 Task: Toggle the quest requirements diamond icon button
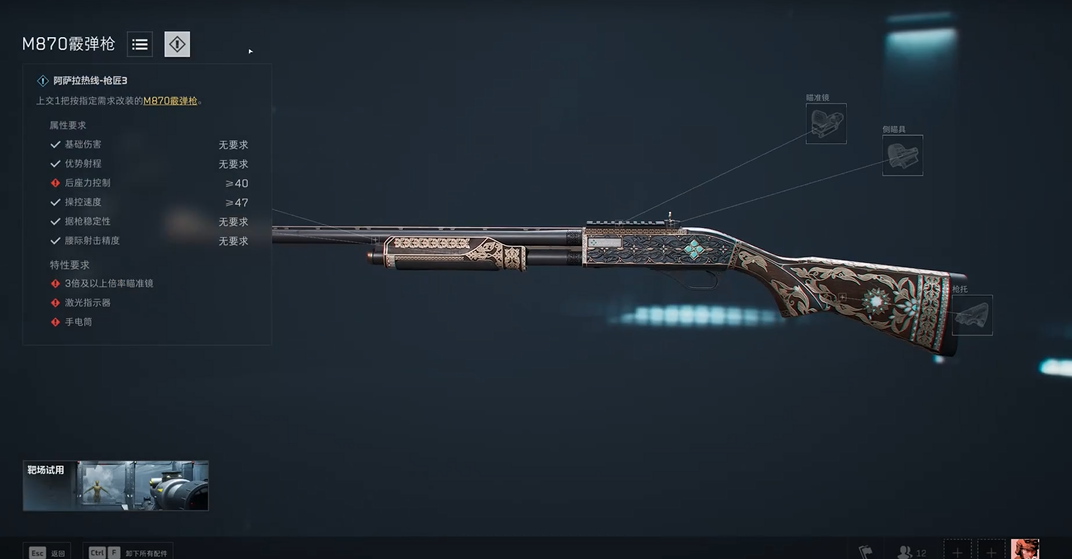click(177, 44)
